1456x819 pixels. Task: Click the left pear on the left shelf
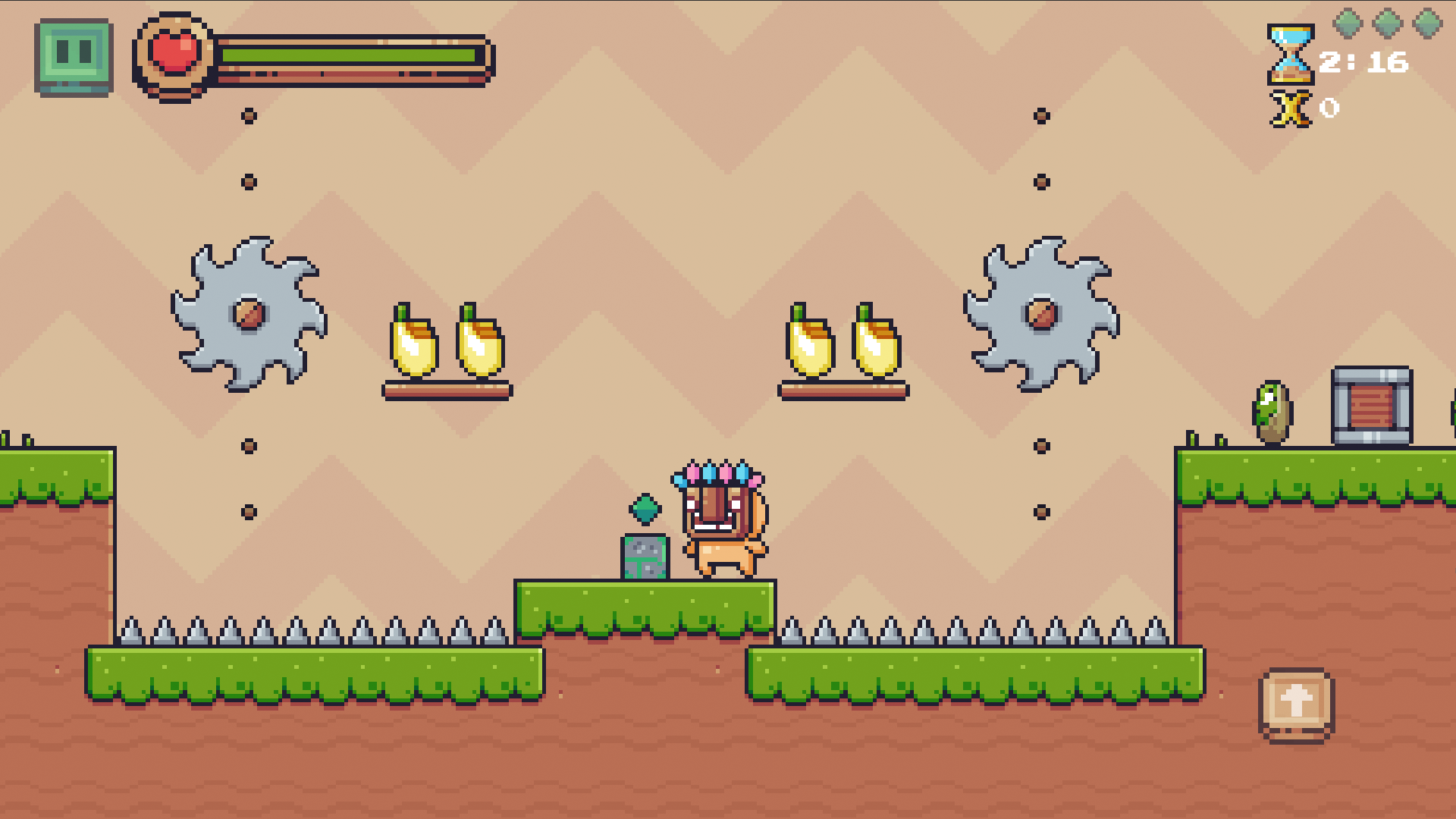click(x=413, y=345)
